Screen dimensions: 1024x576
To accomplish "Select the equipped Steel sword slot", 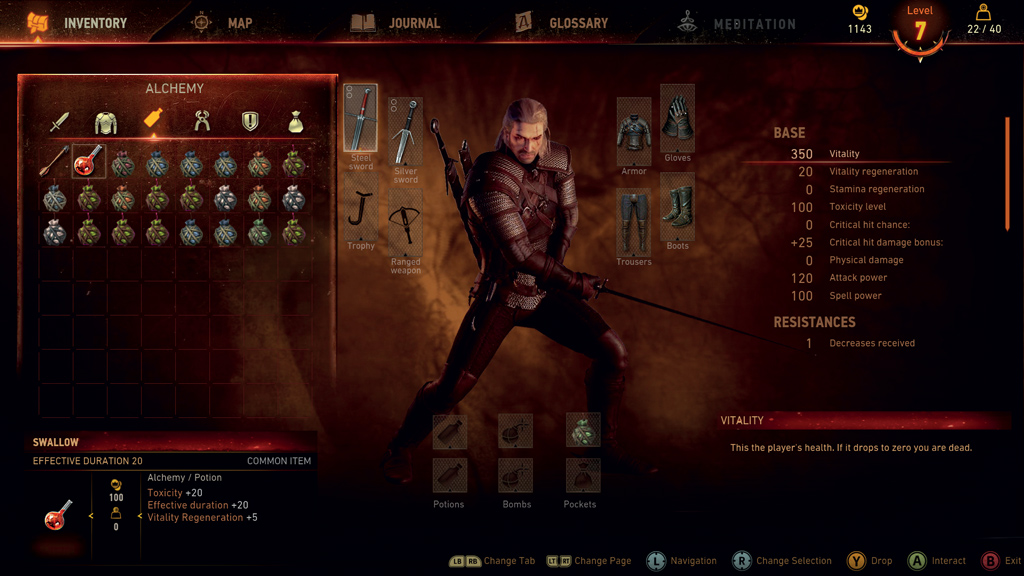I will pos(361,118).
